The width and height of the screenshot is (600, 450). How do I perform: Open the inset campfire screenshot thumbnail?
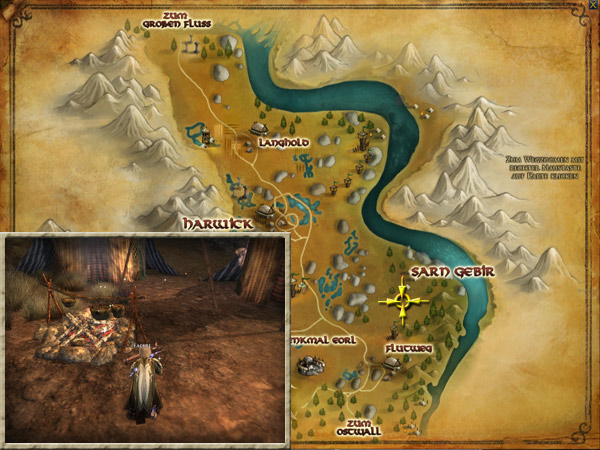[x=147, y=337]
